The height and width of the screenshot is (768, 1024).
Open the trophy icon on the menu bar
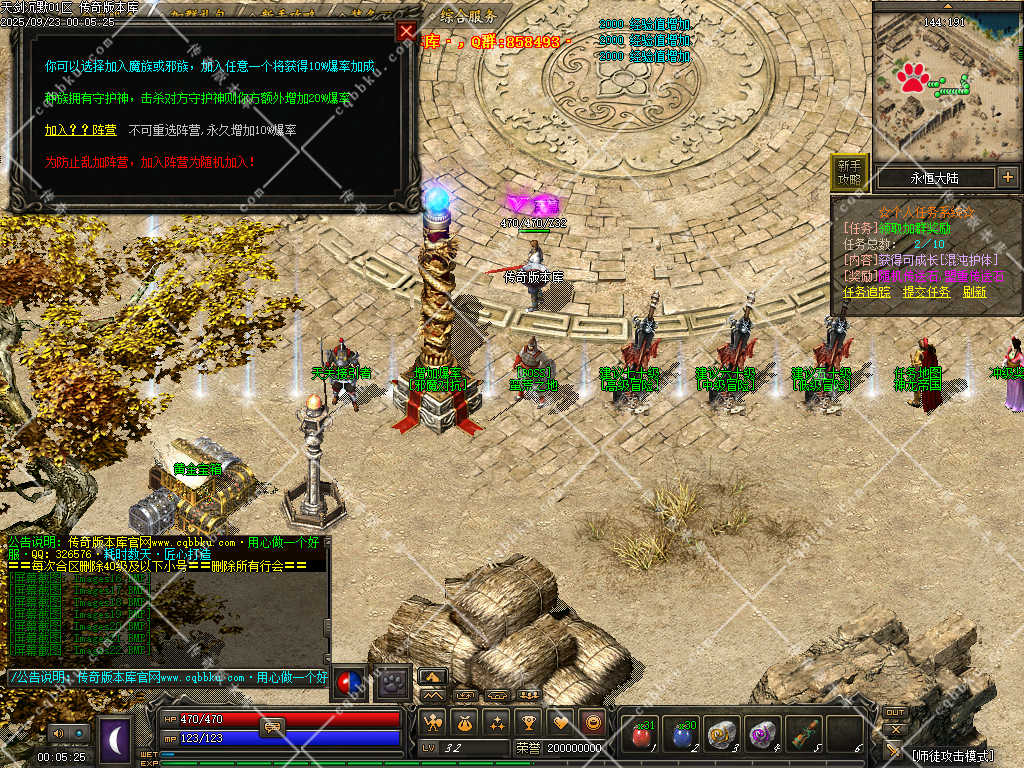pos(529,722)
